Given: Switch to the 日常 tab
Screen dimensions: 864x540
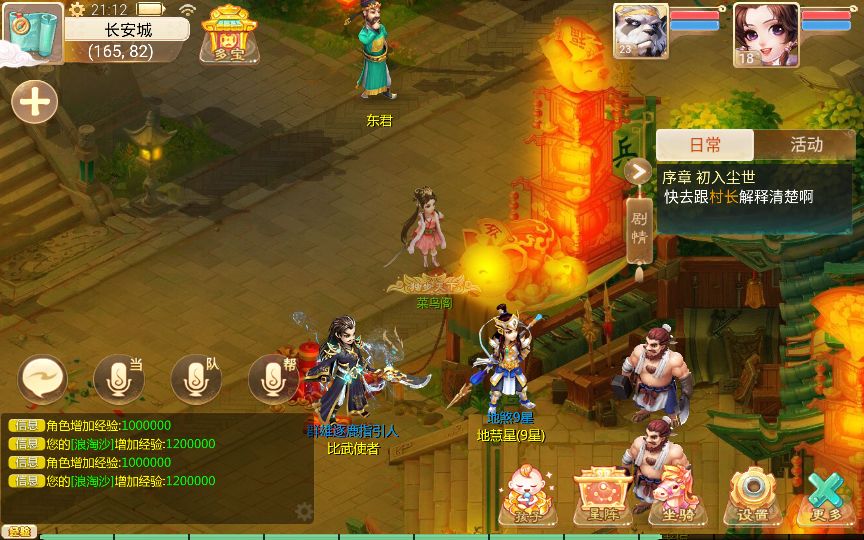Looking at the screenshot, I should pyautogui.click(x=705, y=145).
